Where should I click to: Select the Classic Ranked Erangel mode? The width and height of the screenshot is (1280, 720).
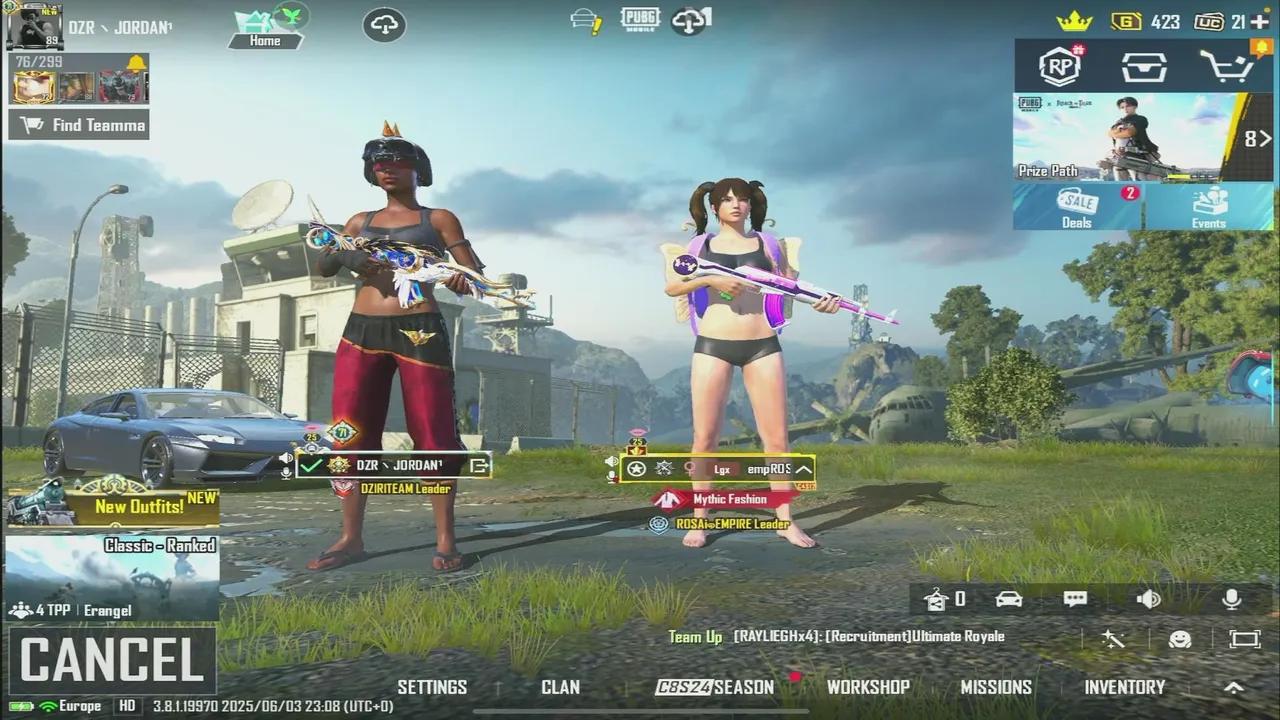click(112, 578)
